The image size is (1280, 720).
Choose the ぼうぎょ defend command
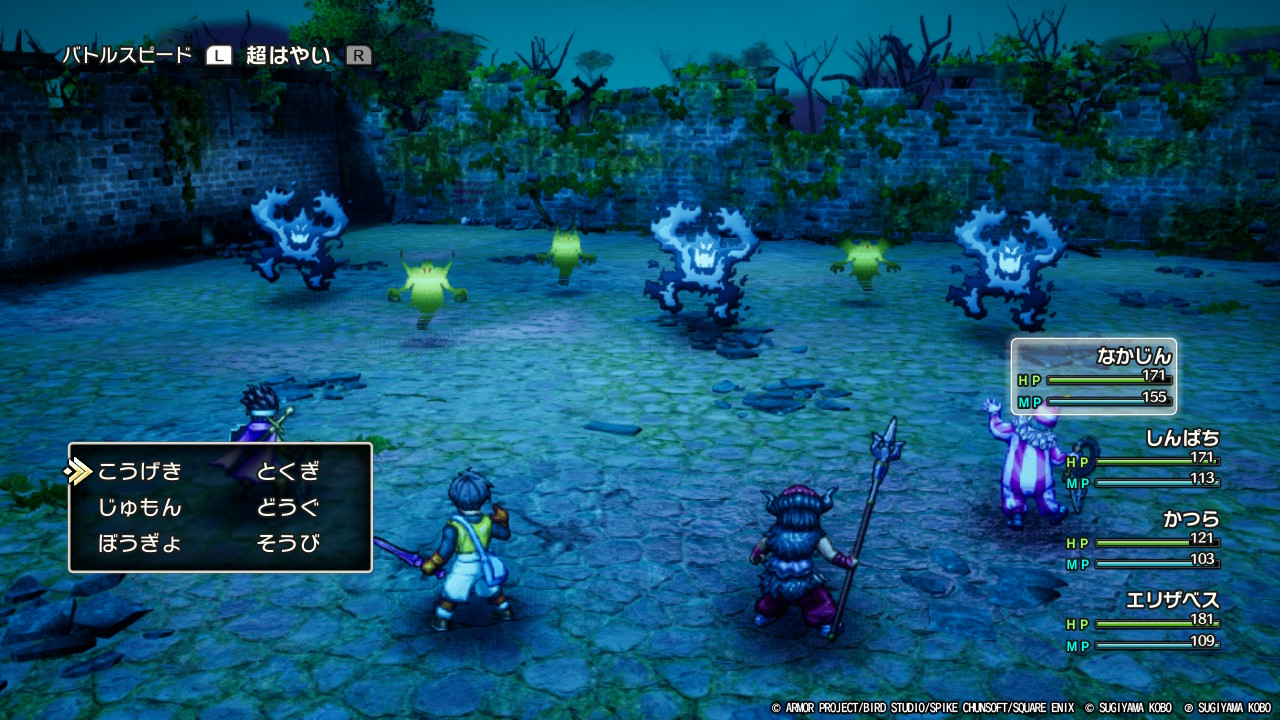tap(140, 545)
